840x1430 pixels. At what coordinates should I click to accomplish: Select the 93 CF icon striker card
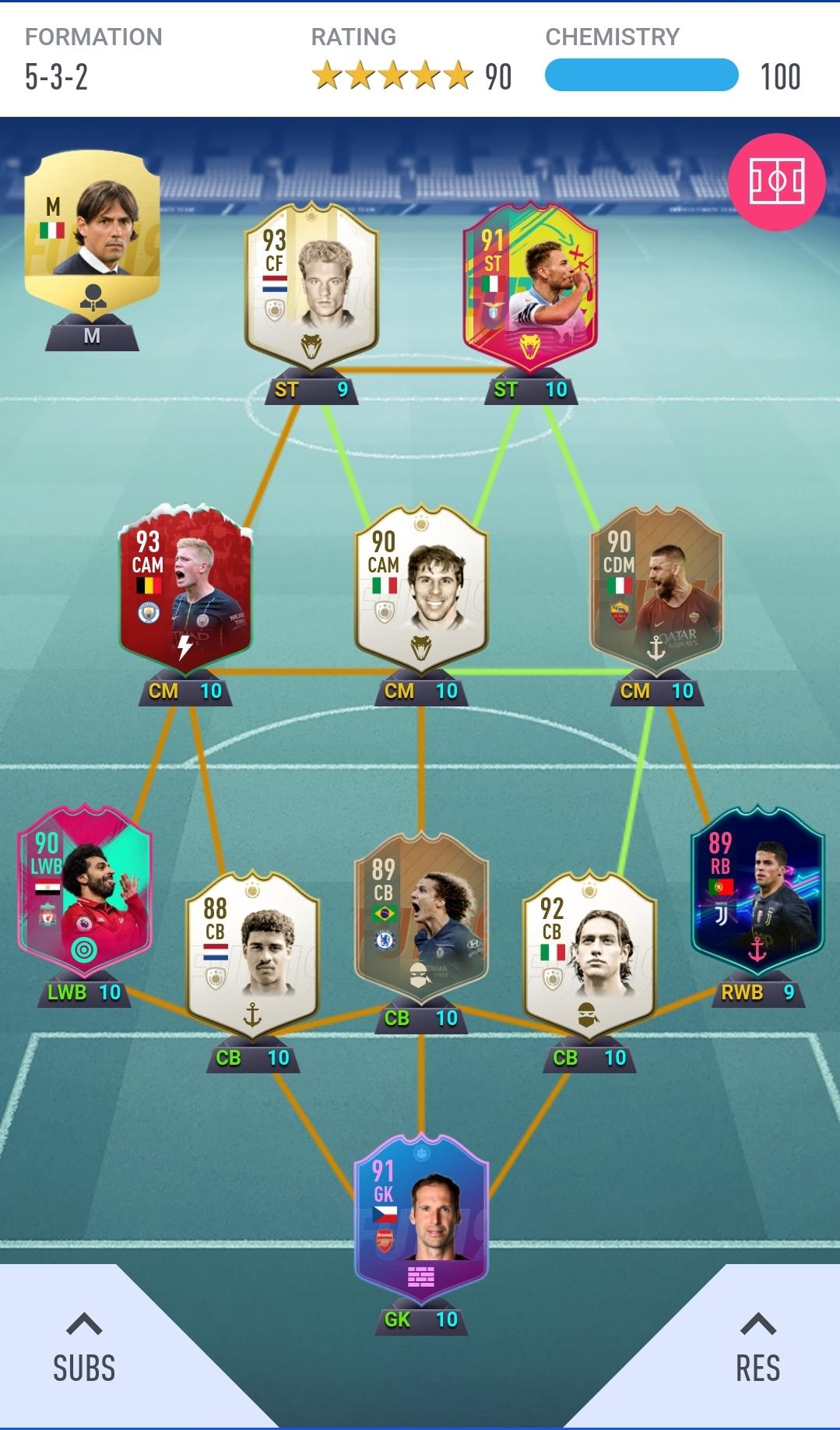[311, 287]
